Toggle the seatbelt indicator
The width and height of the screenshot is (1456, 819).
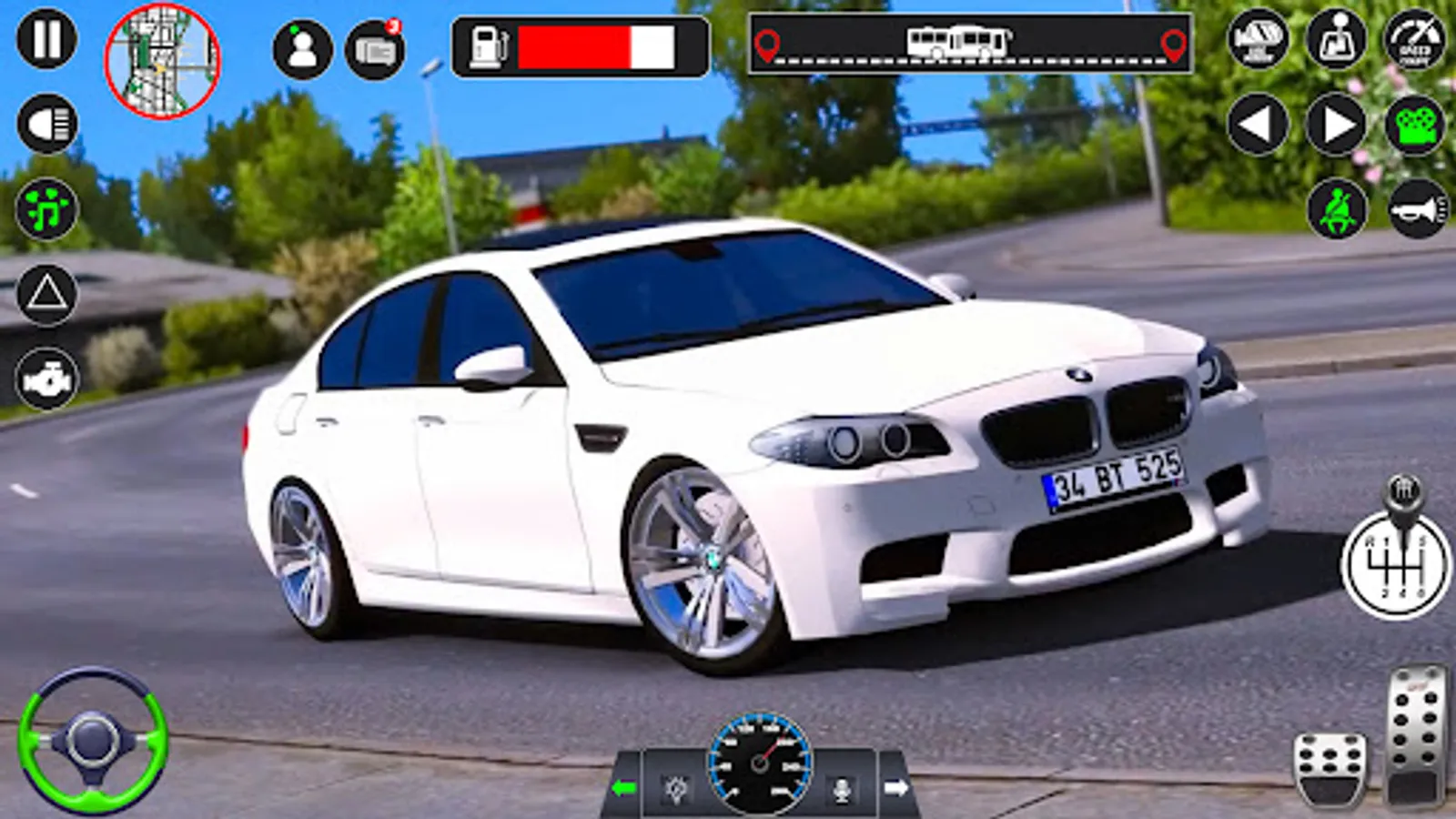click(x=1334, y=209)
